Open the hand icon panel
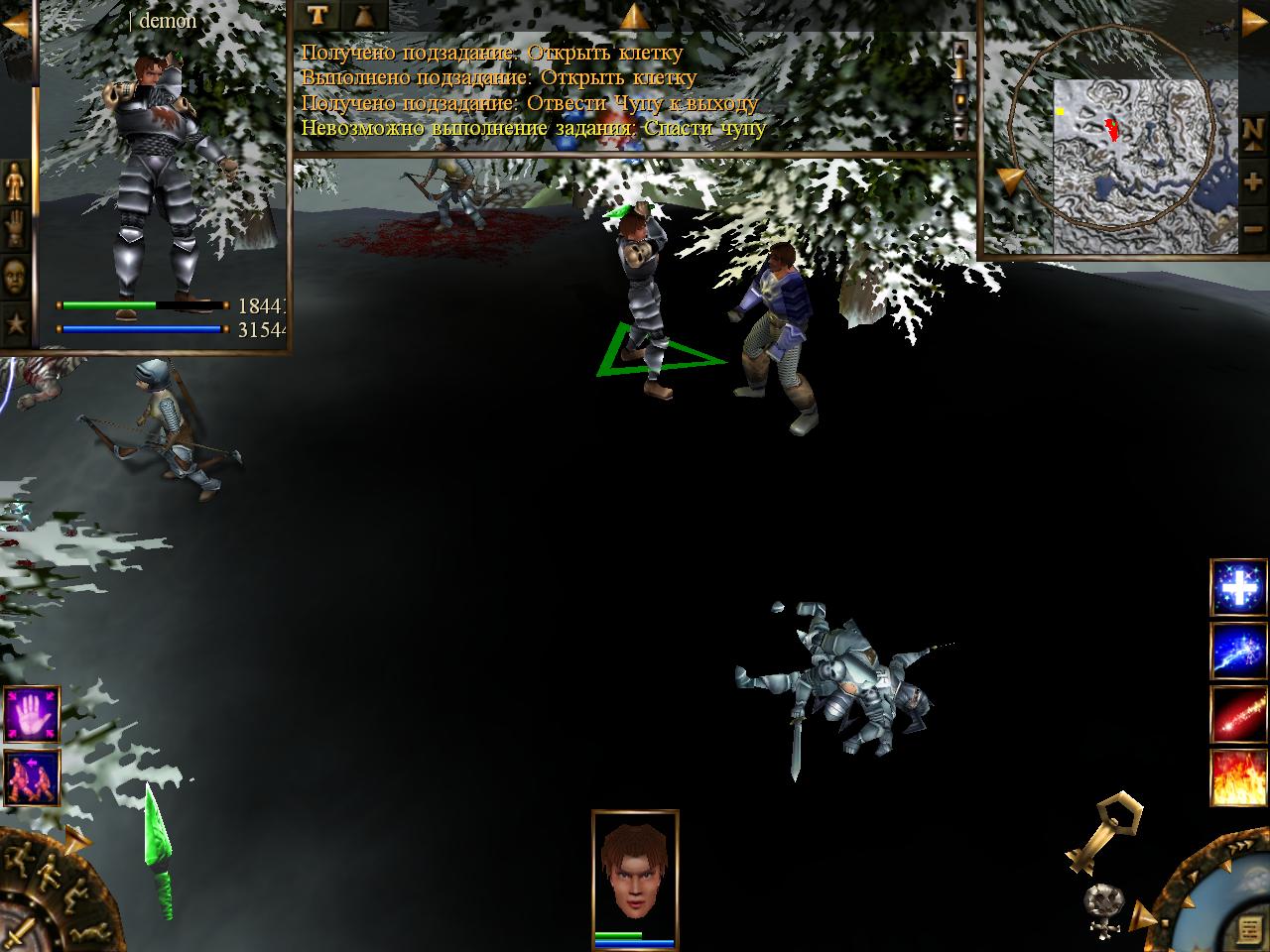1270x952 pixels. 15,227
